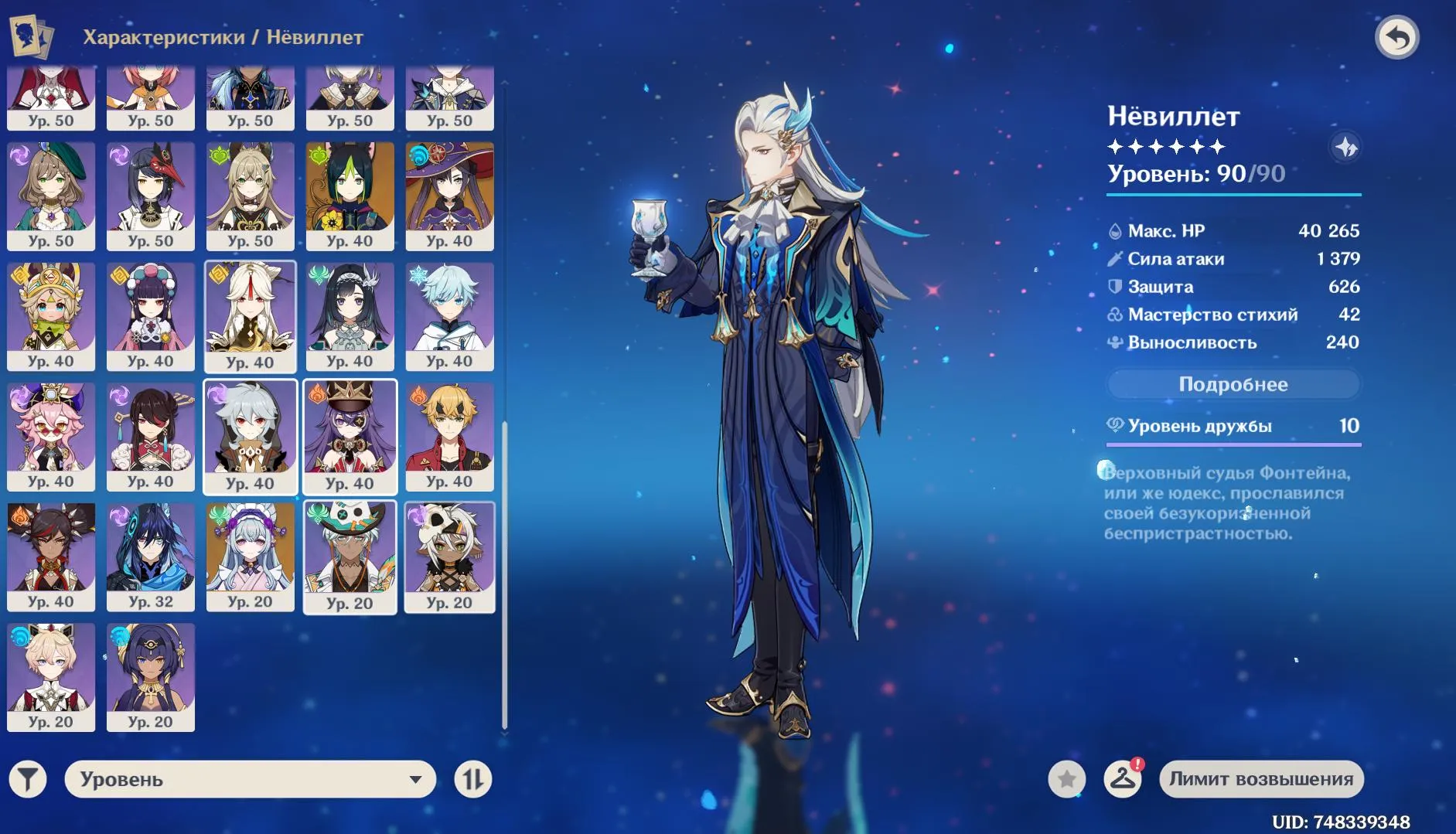Select the witch-hat character at level 40

(x=450, y=193)
